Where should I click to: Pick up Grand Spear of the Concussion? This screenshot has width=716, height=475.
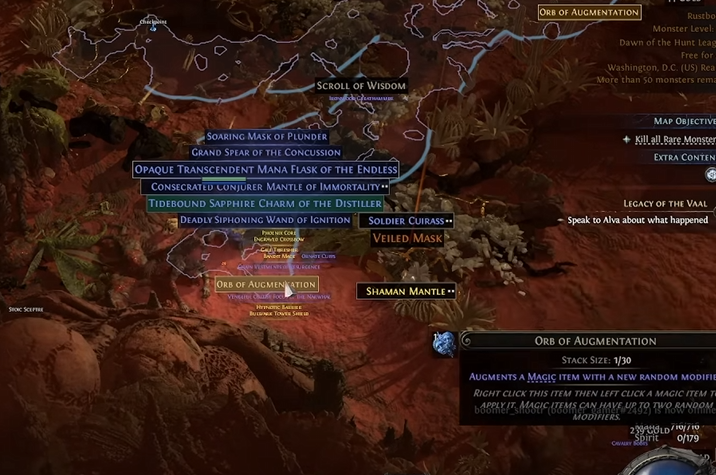(266, 153)
